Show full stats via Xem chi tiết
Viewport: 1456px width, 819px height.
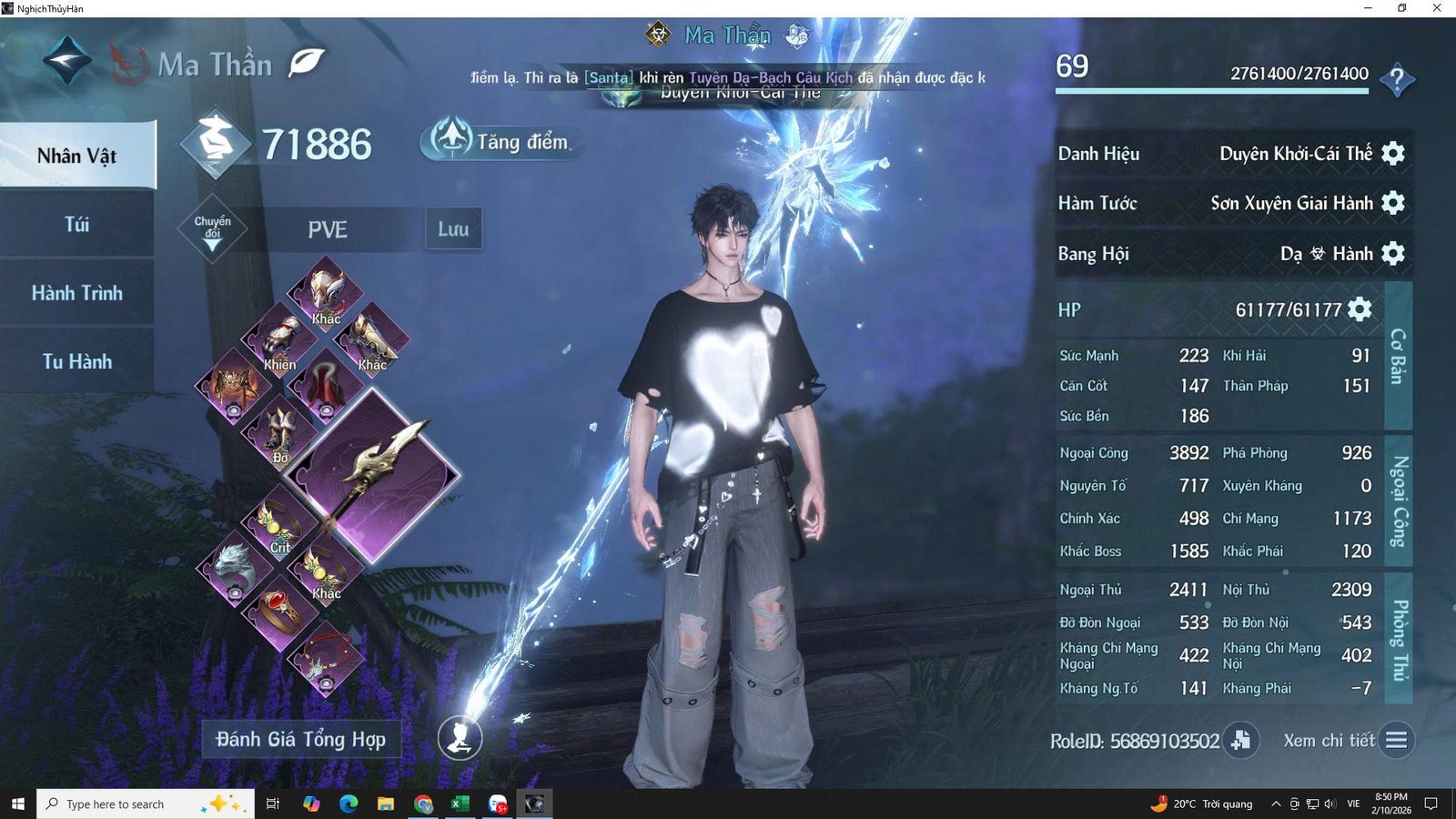point(1397,741)
